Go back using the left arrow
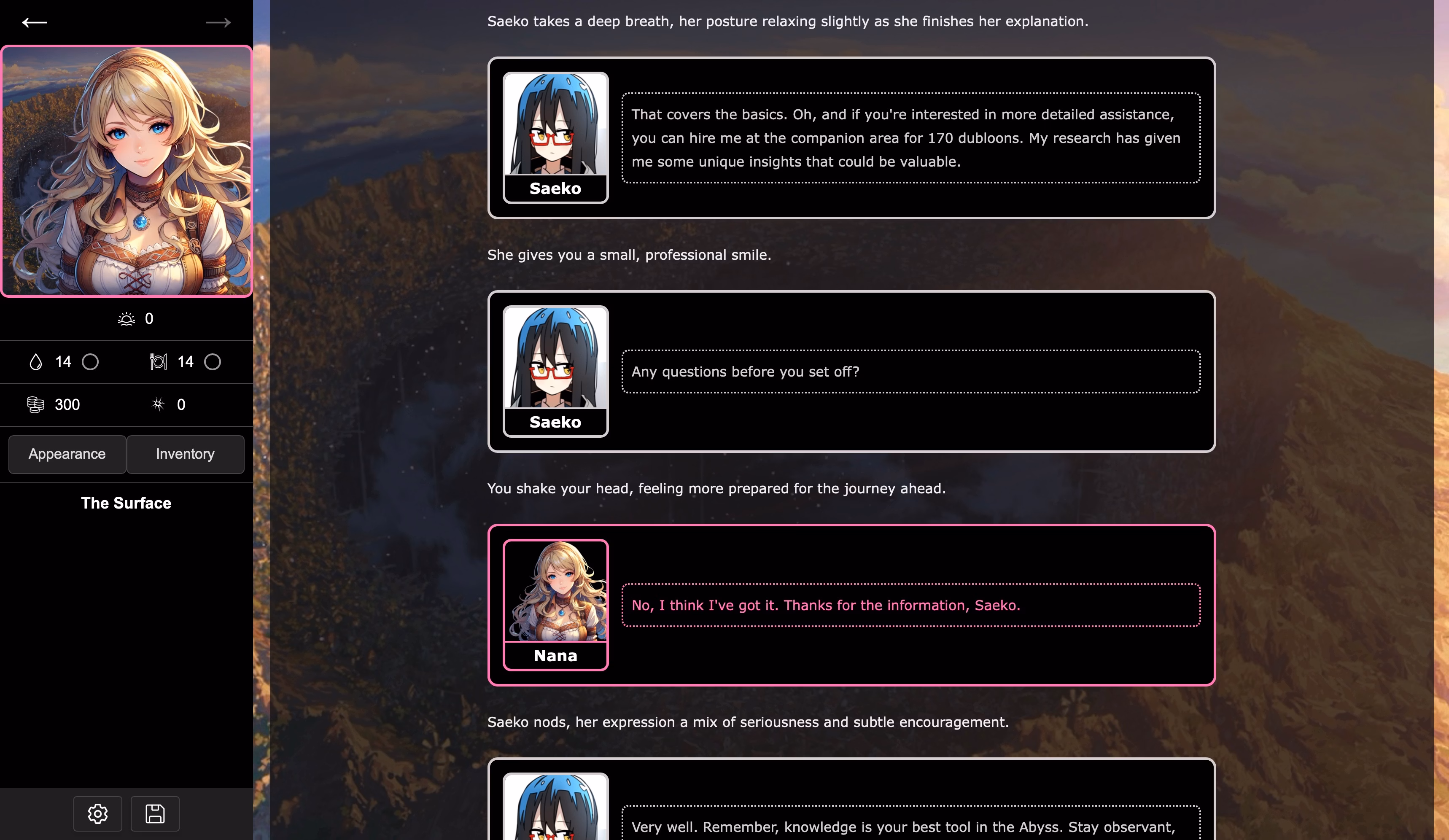The height and width of the screenshot is (840, 1449). point(35,22)
